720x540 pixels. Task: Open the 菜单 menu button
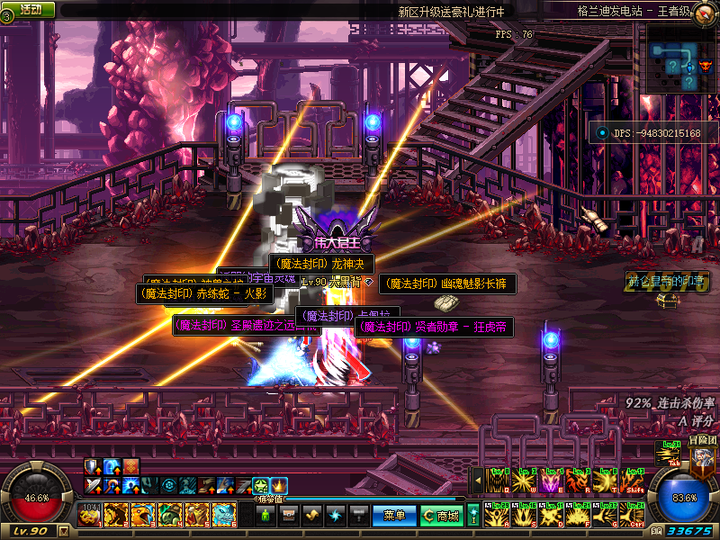point(393,516)
